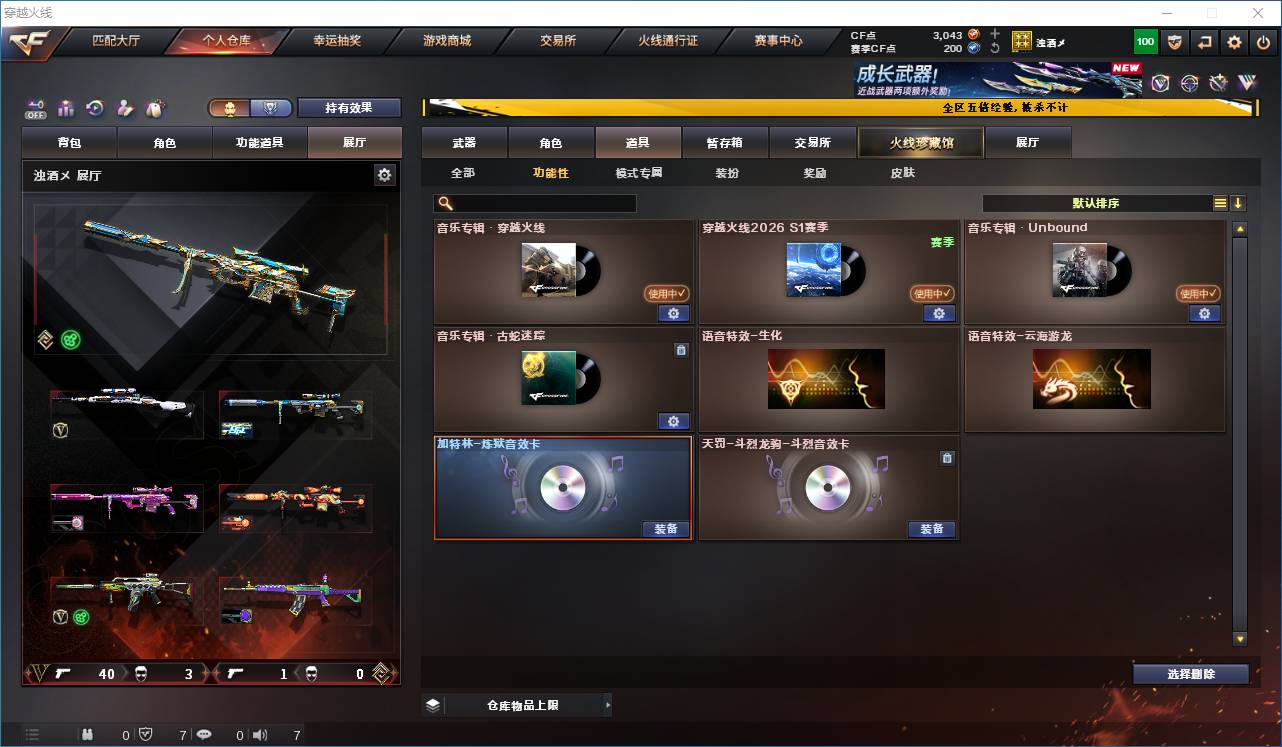Viewport: 1282px width, 747px height.
Task: Click the chat bubble icon in the bottom bar
Action: click(x=205, y=733)
